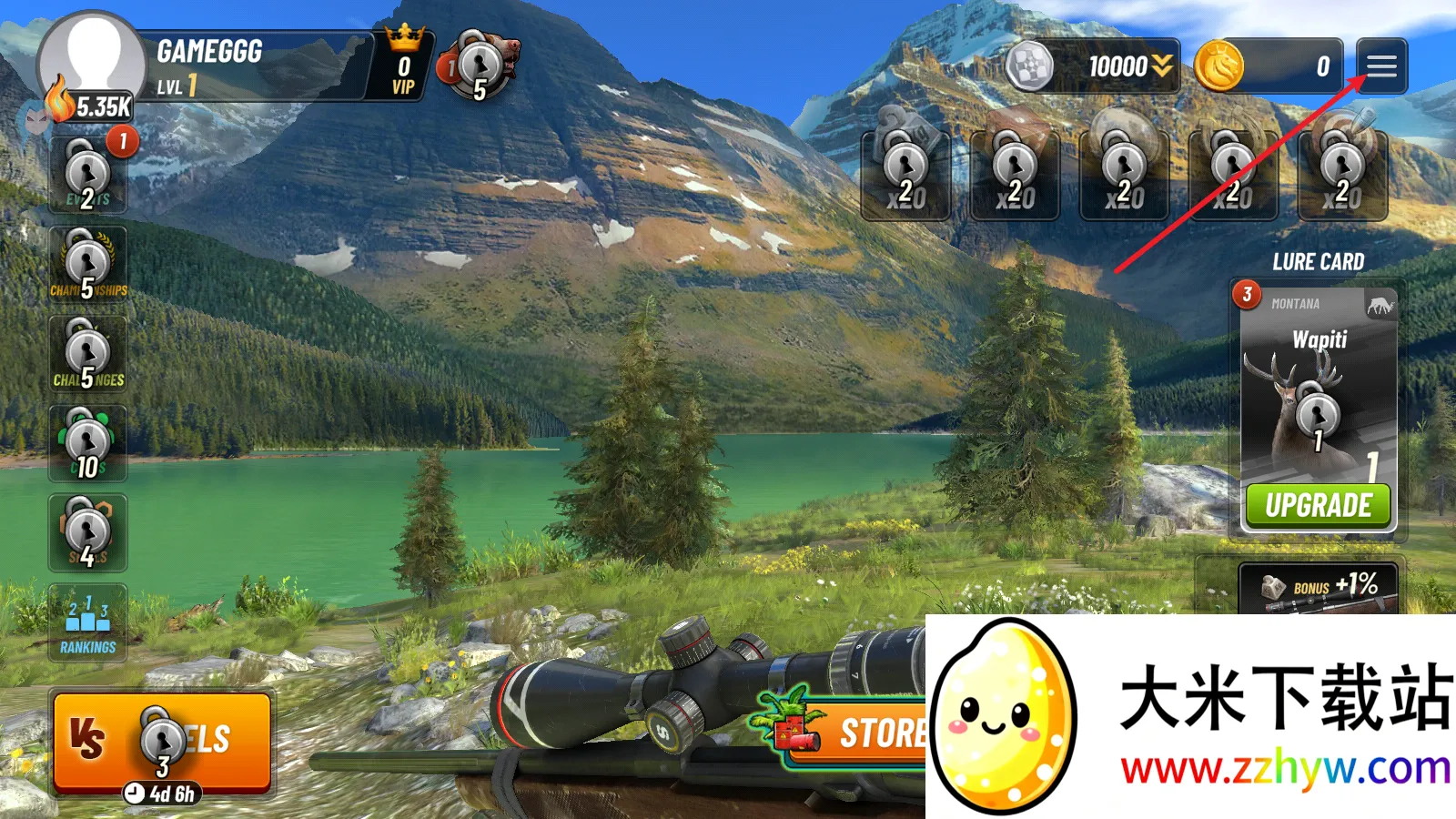1456x819 pixels.
Task: Click the locked Events button
Action: click(x=87, y=175)
